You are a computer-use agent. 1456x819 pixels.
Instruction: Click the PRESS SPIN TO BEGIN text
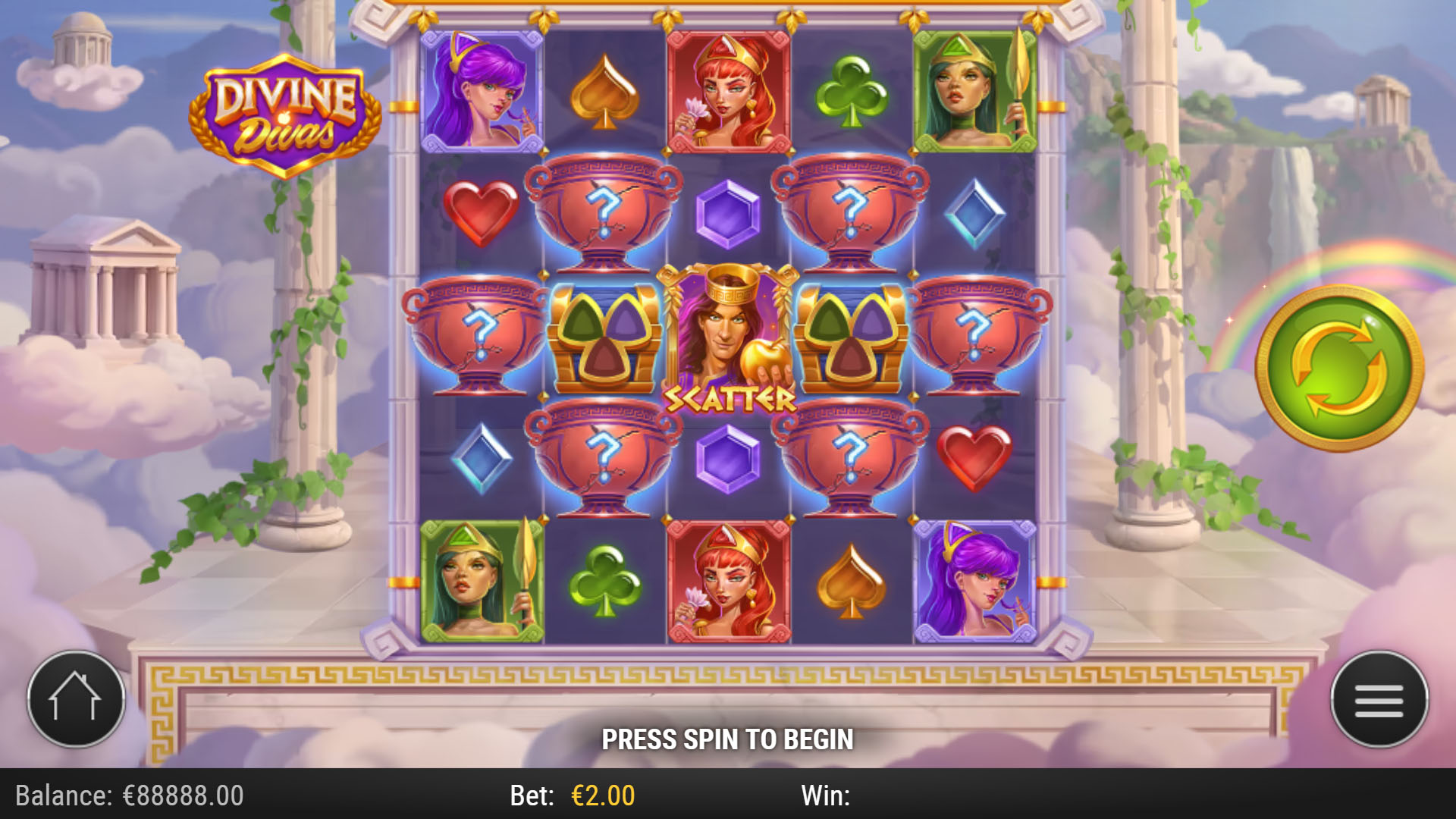click(728, 737)
